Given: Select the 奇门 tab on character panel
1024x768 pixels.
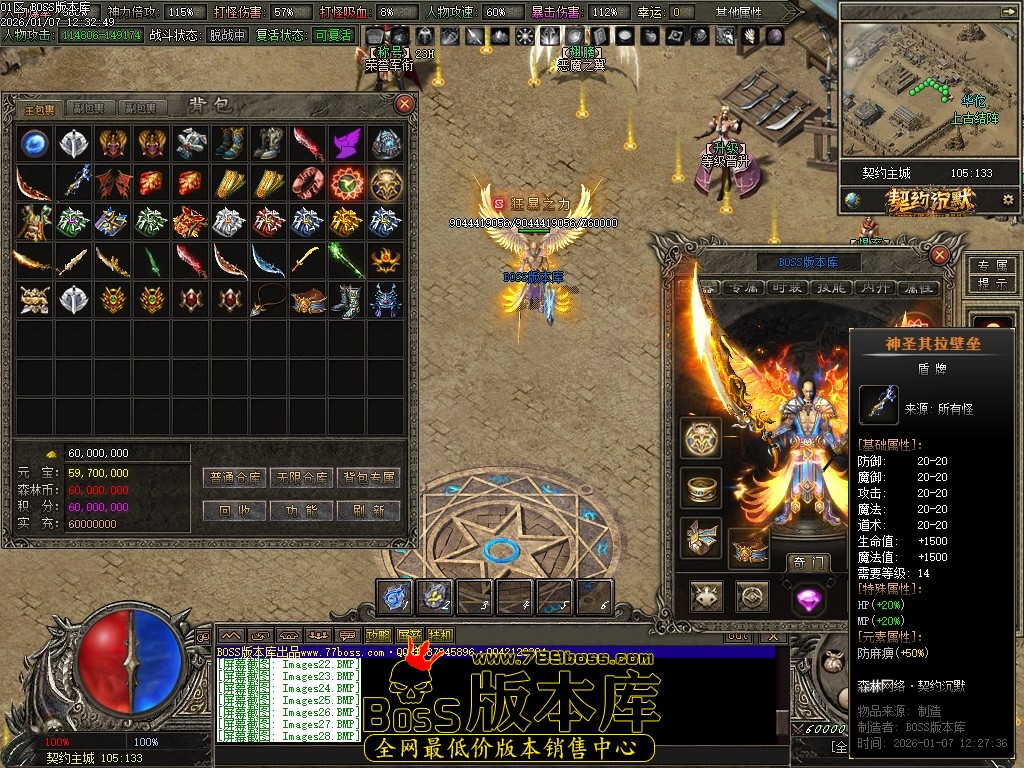Looking at the screenshot, I should click(806, 563).
